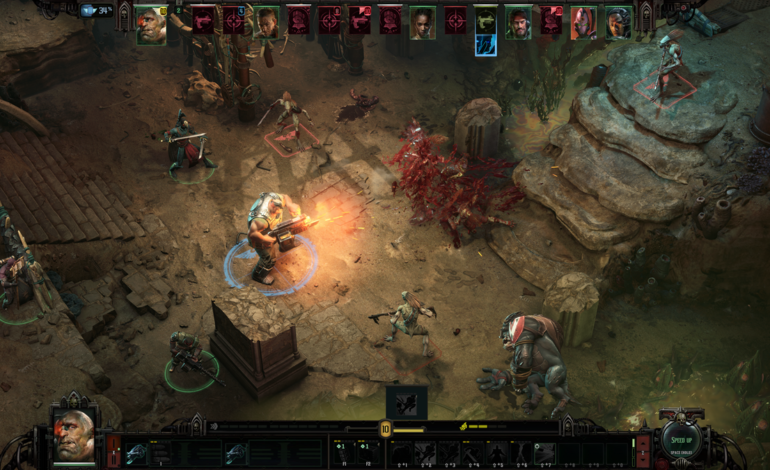Select the bearded soldier portrait in the turn order
This screenshot has width=770, height=470.
517,22
